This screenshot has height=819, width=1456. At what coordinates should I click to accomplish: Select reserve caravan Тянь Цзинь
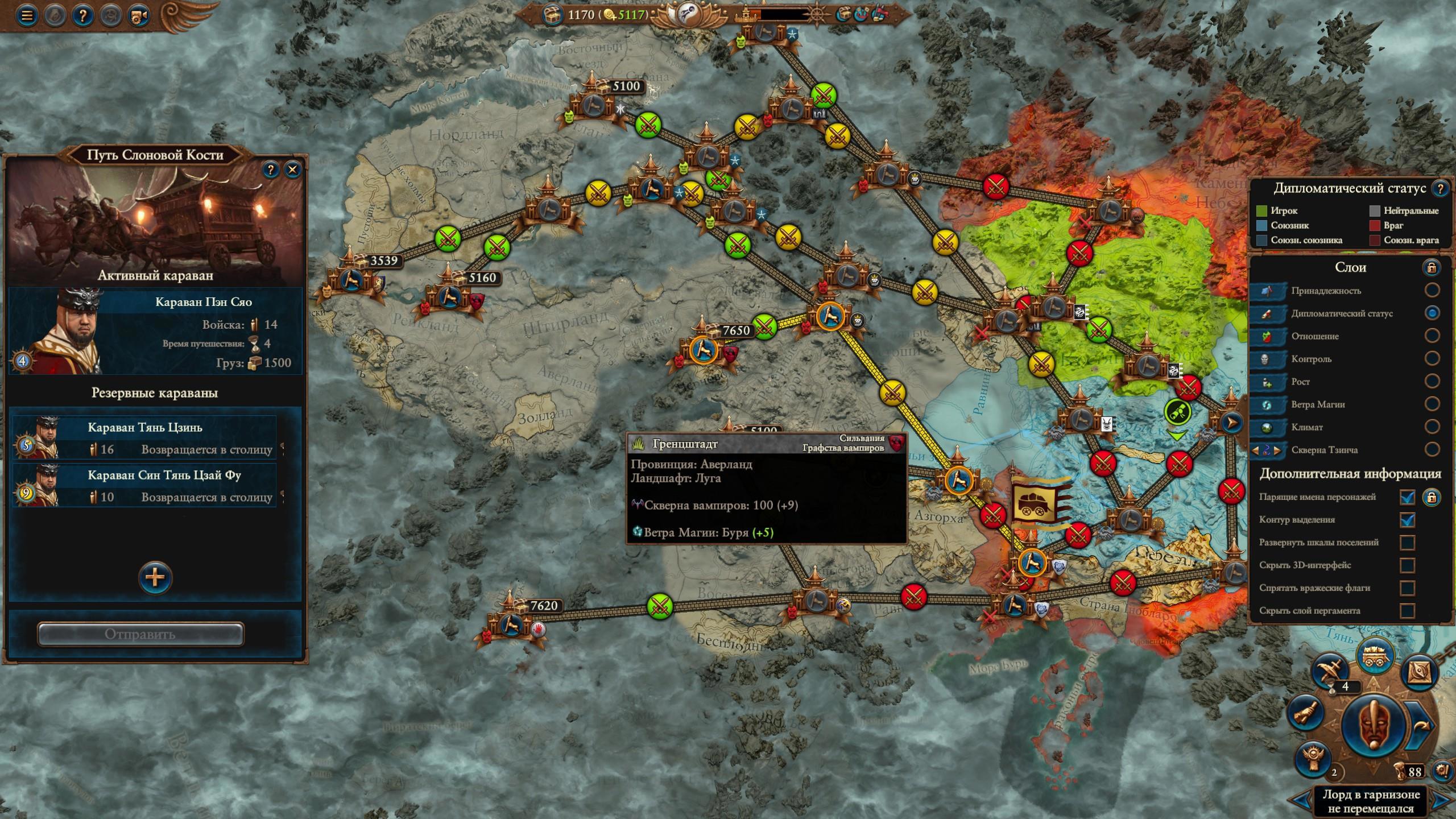tap(145, 437)
